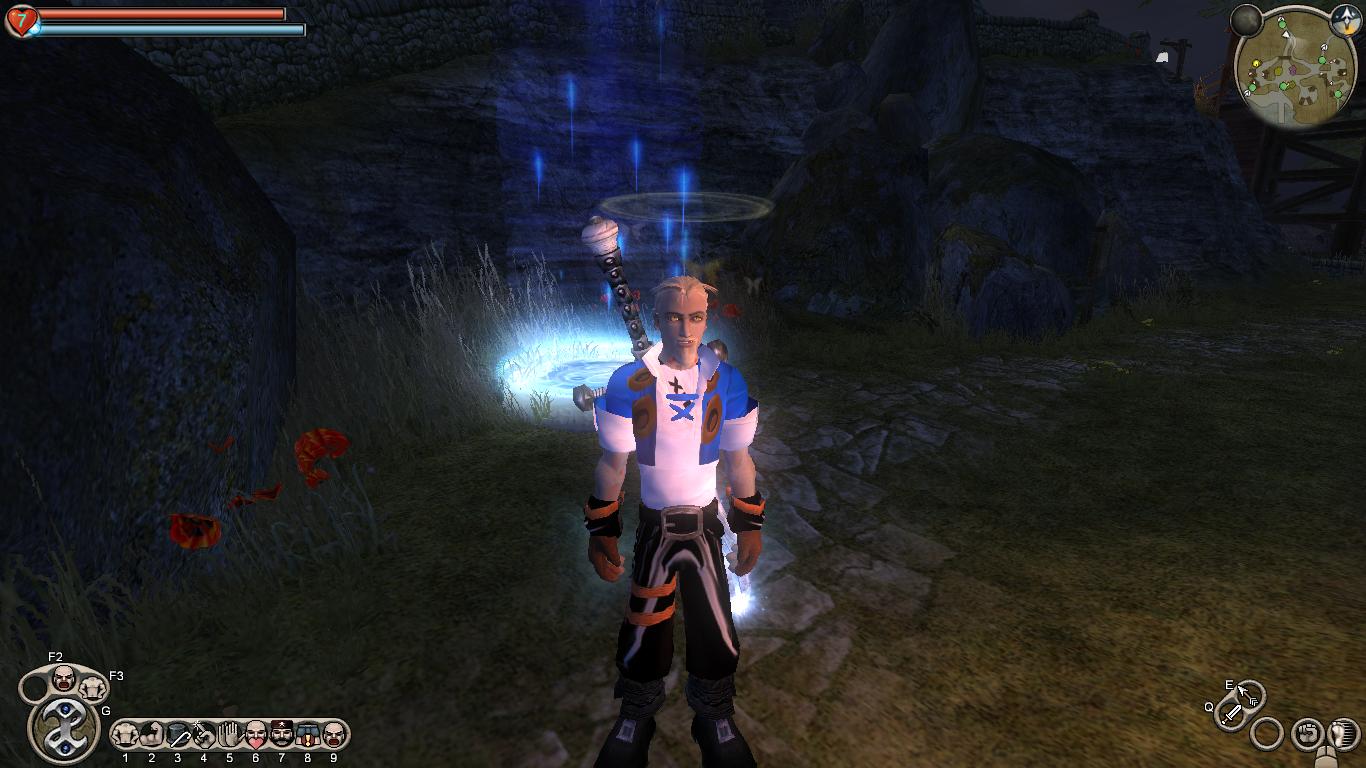Select the bare torso expression in the hotbar
This screenshot has width=1366, height=768.
coord(125,735)
